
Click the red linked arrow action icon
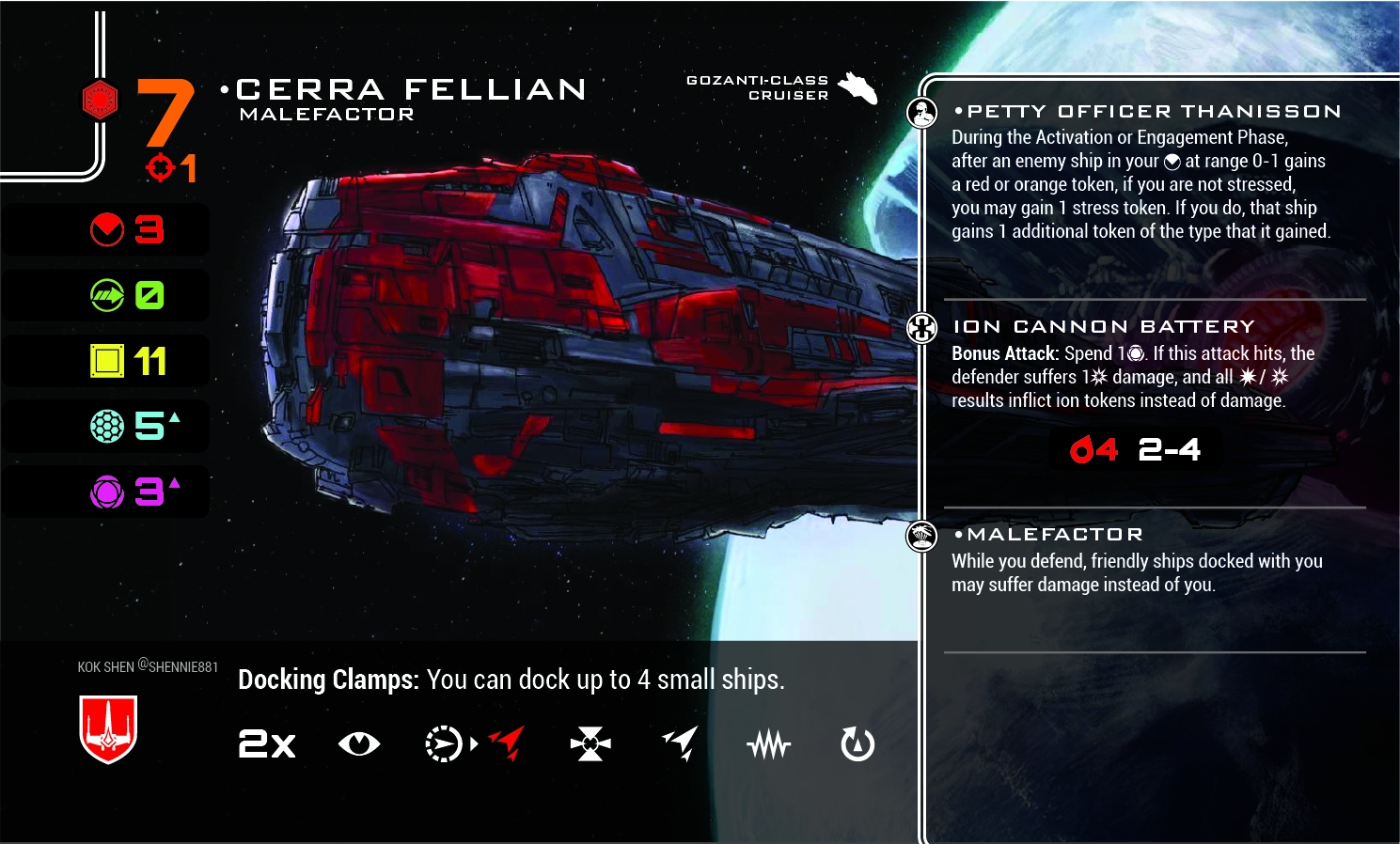(508, 743)
